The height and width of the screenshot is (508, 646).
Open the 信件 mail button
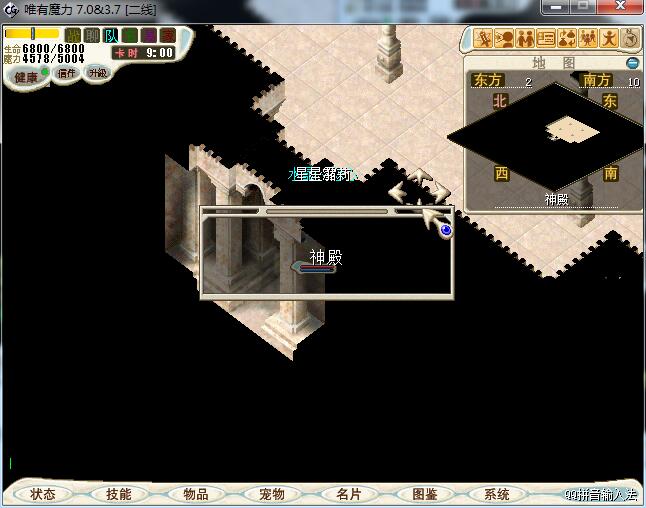tap(67, 73)
